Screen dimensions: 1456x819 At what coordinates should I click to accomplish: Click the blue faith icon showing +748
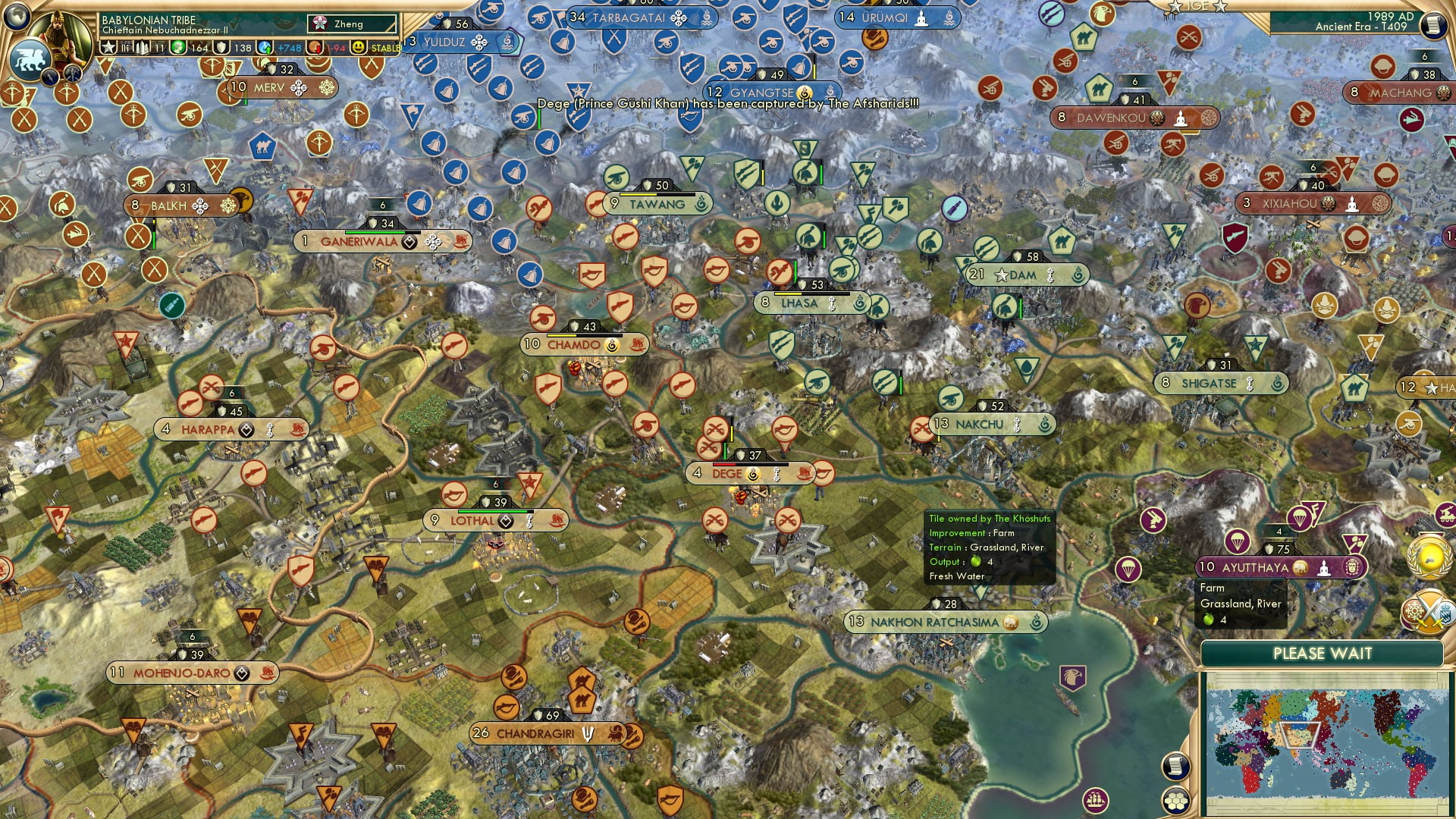pos(265,47)
